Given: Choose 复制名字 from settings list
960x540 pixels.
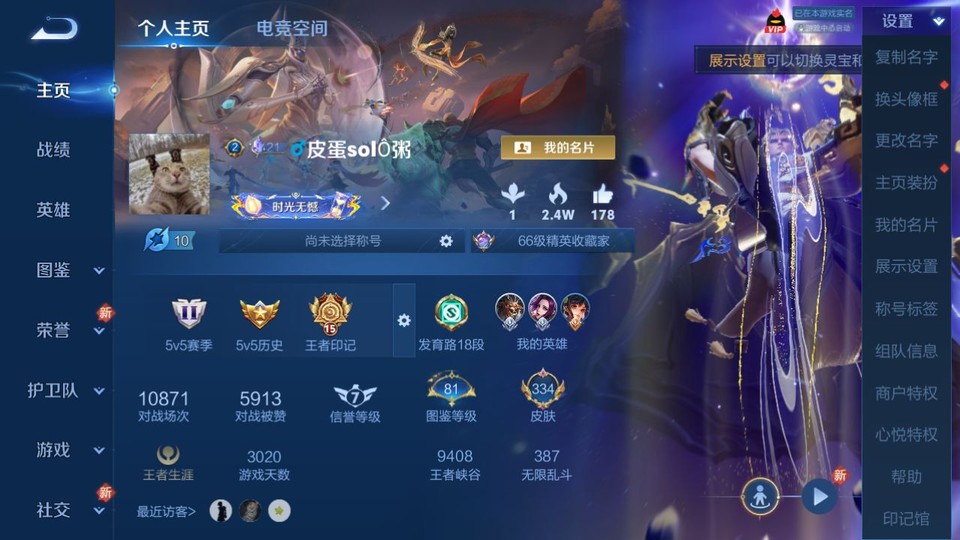Looking at the screenshot, I should [906, 57].
